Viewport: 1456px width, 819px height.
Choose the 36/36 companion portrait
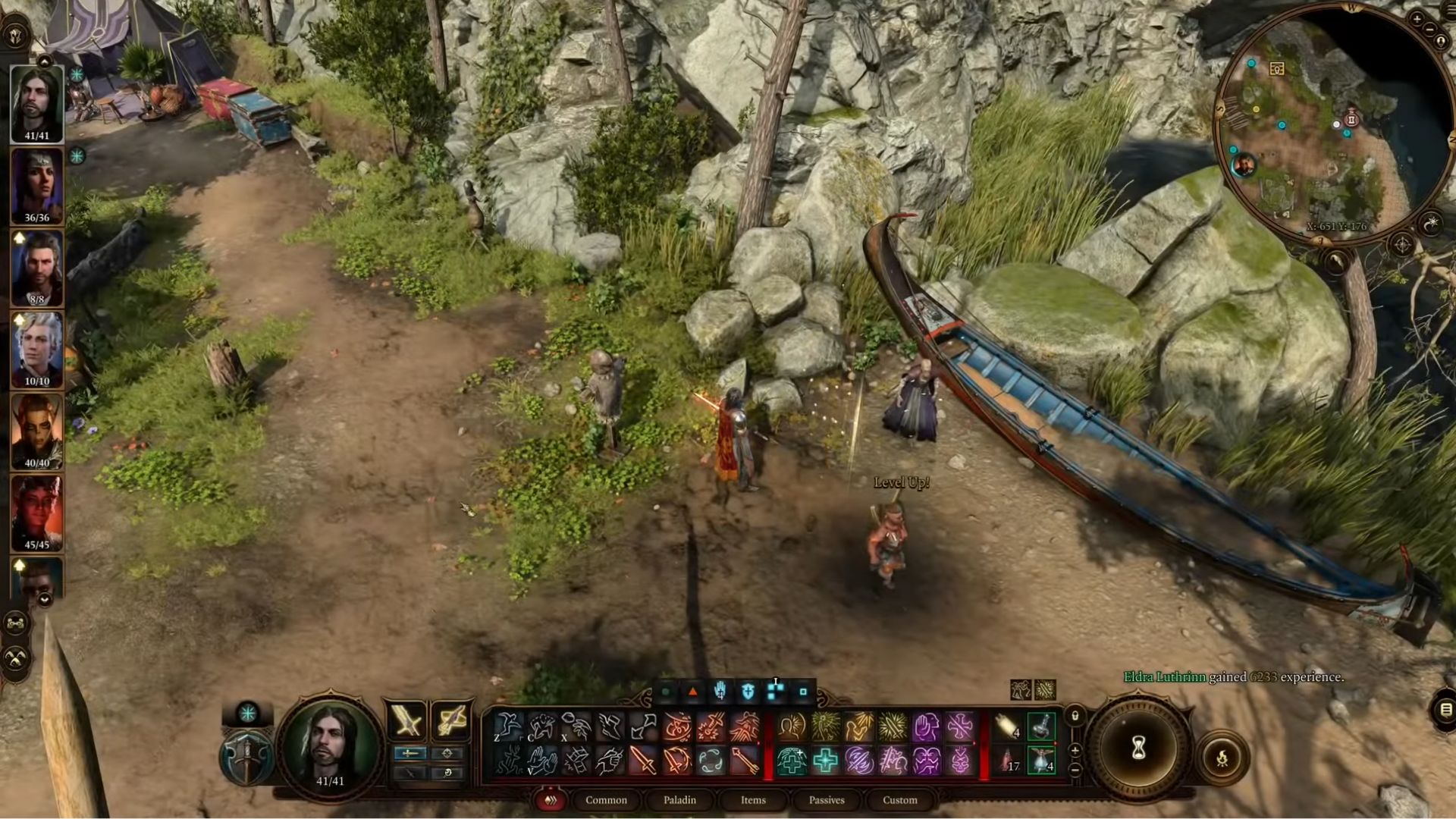point(36,187)
